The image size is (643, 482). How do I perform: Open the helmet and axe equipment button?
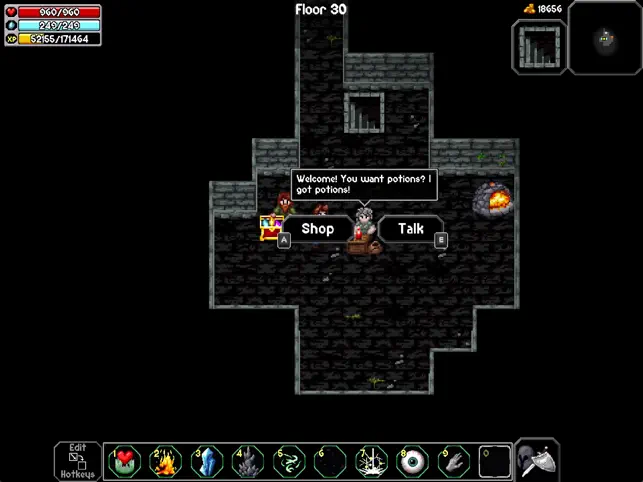point(539,460)
